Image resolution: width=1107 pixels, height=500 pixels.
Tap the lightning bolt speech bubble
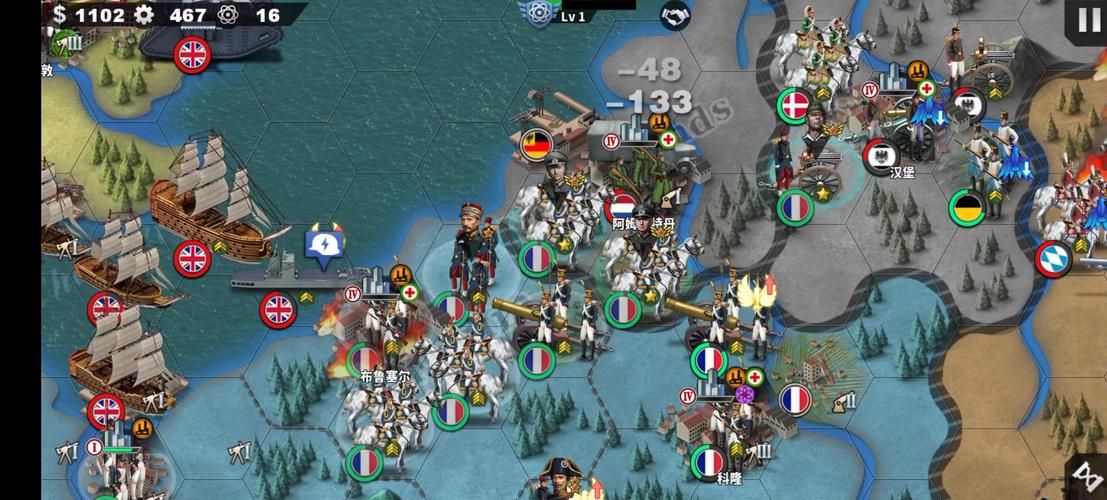point(326,247)
